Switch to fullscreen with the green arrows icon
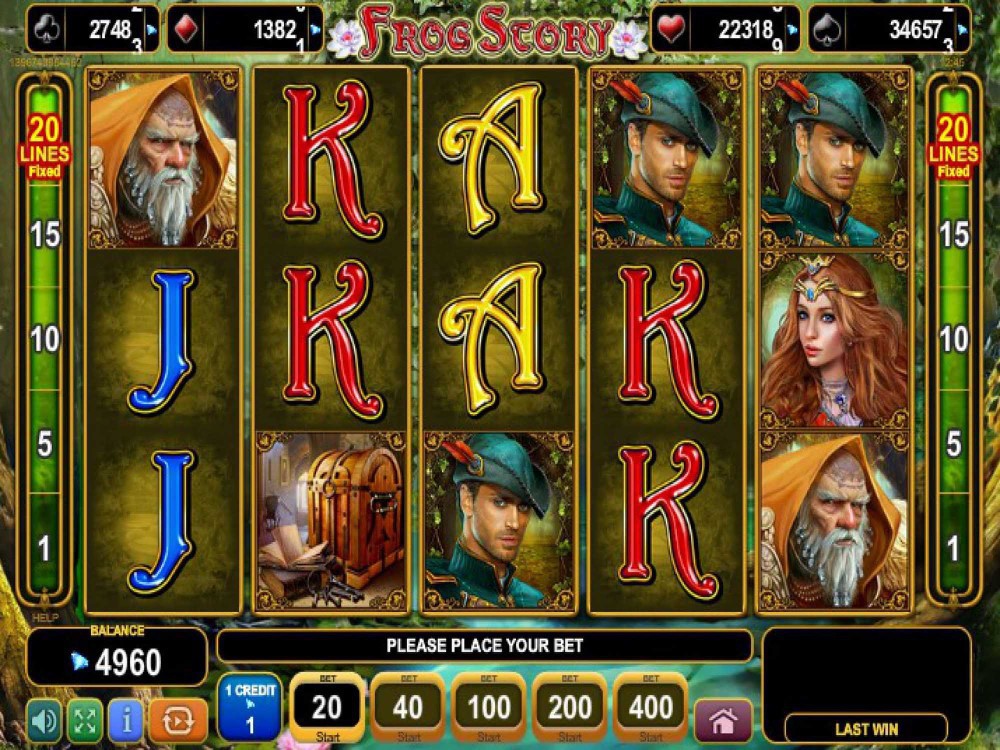Screen dimensions: 1000x750 tap(85, 718)
